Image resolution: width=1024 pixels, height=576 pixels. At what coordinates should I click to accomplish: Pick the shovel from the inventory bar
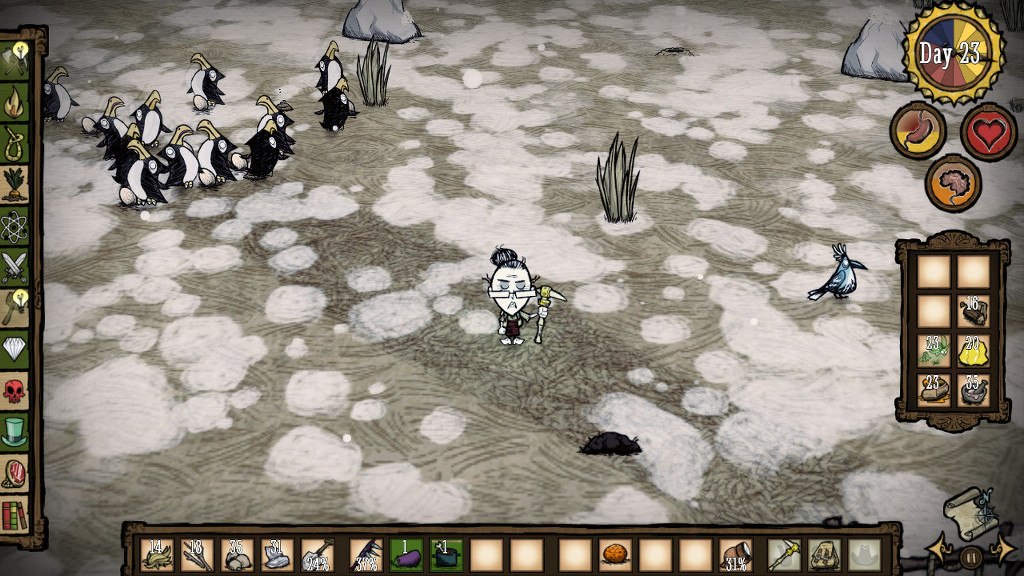click(x=318, y=555)
